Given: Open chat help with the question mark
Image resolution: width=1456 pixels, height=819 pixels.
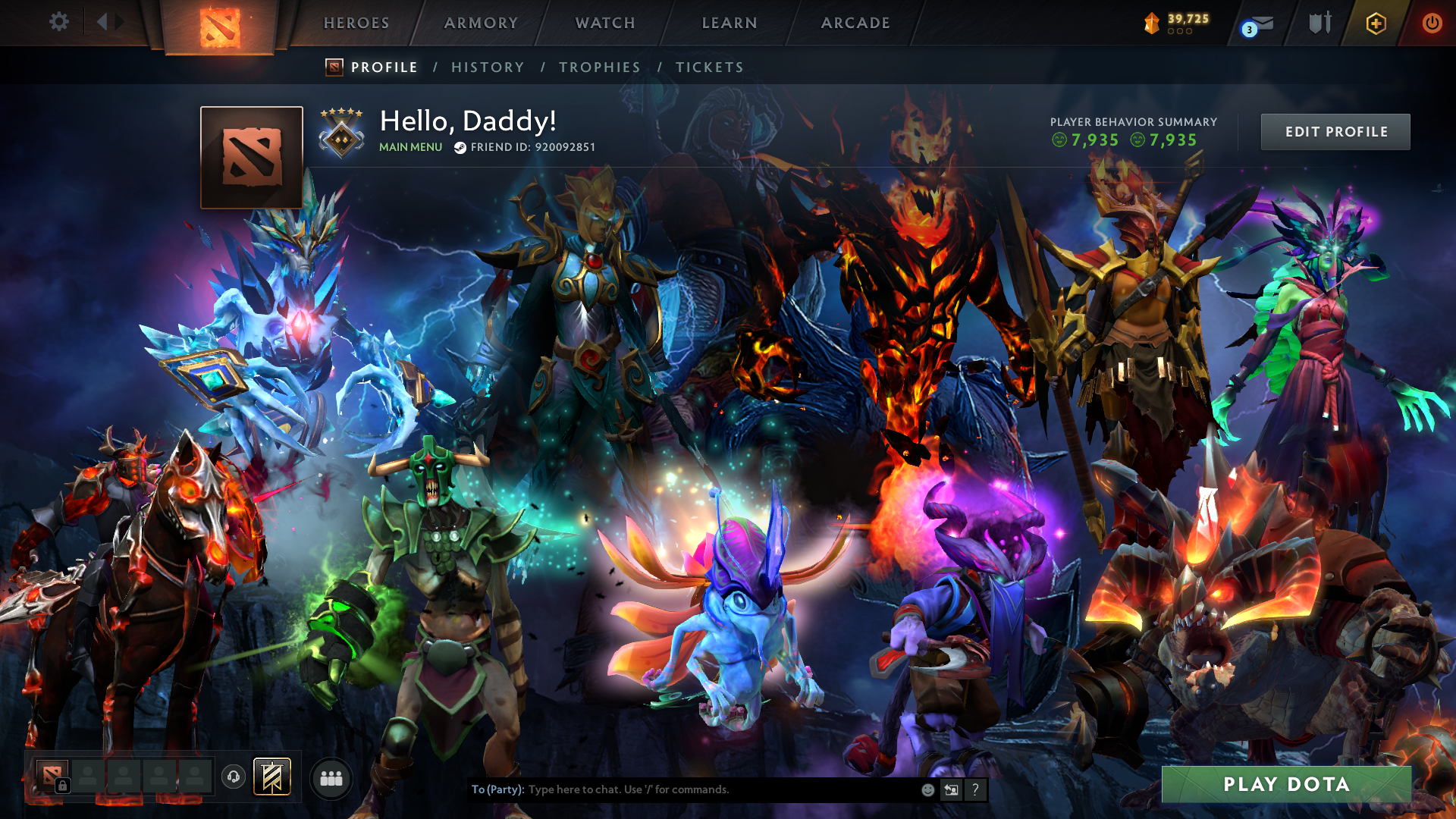Looking at the screenshot, I should point(975,789).
